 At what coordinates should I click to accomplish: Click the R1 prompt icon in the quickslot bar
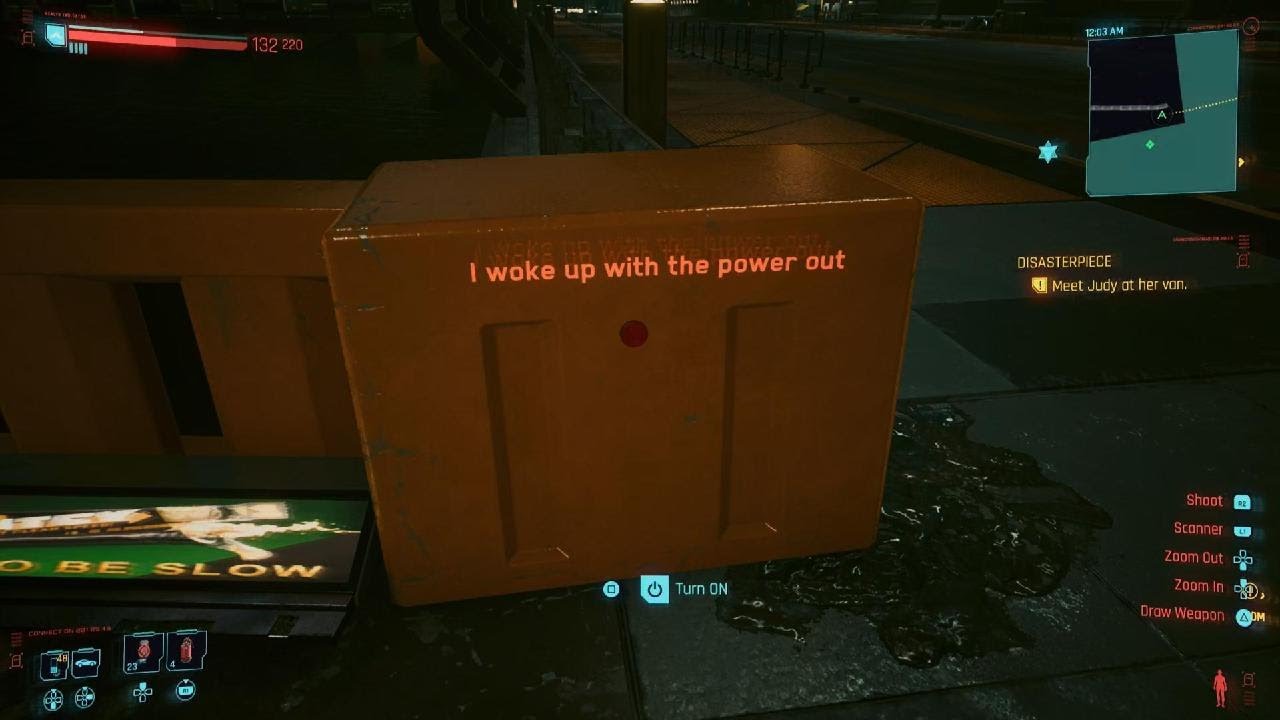[186, 691]
